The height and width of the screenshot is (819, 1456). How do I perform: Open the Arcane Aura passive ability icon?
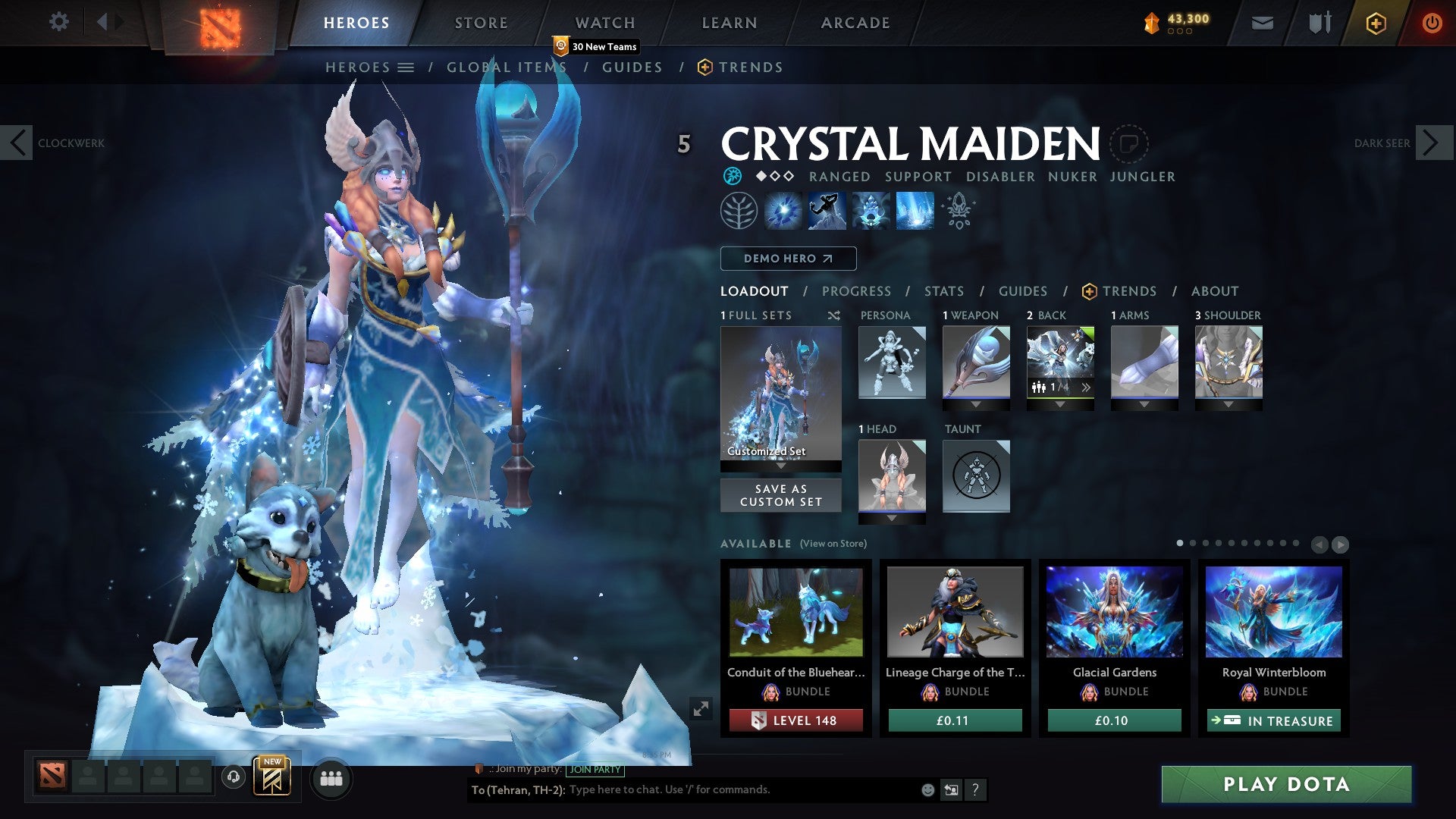(872, 210)
